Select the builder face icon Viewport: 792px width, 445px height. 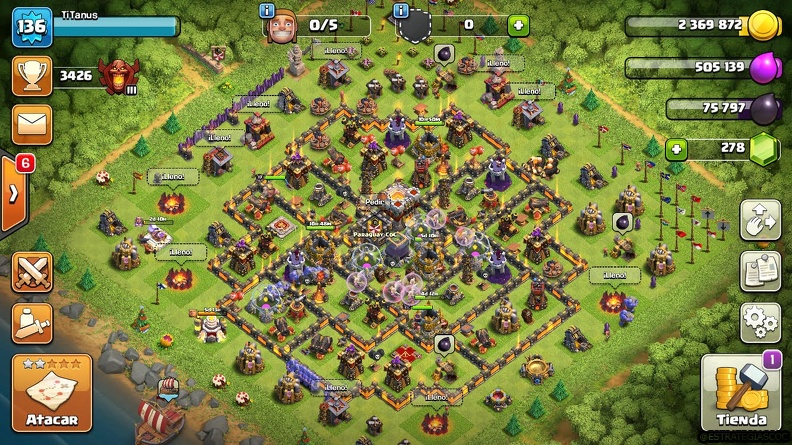tap(281, 27)
